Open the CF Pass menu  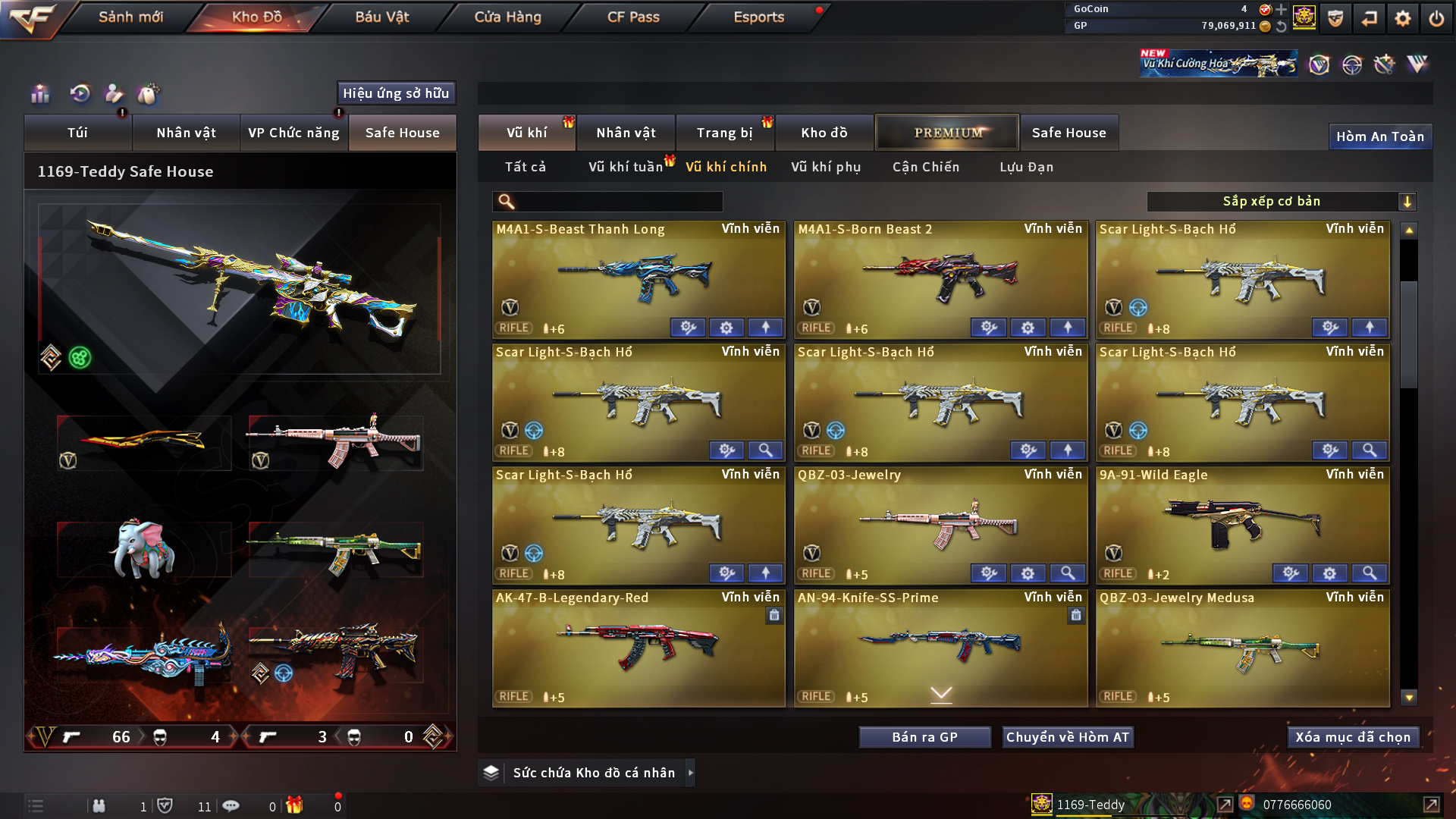633,17
